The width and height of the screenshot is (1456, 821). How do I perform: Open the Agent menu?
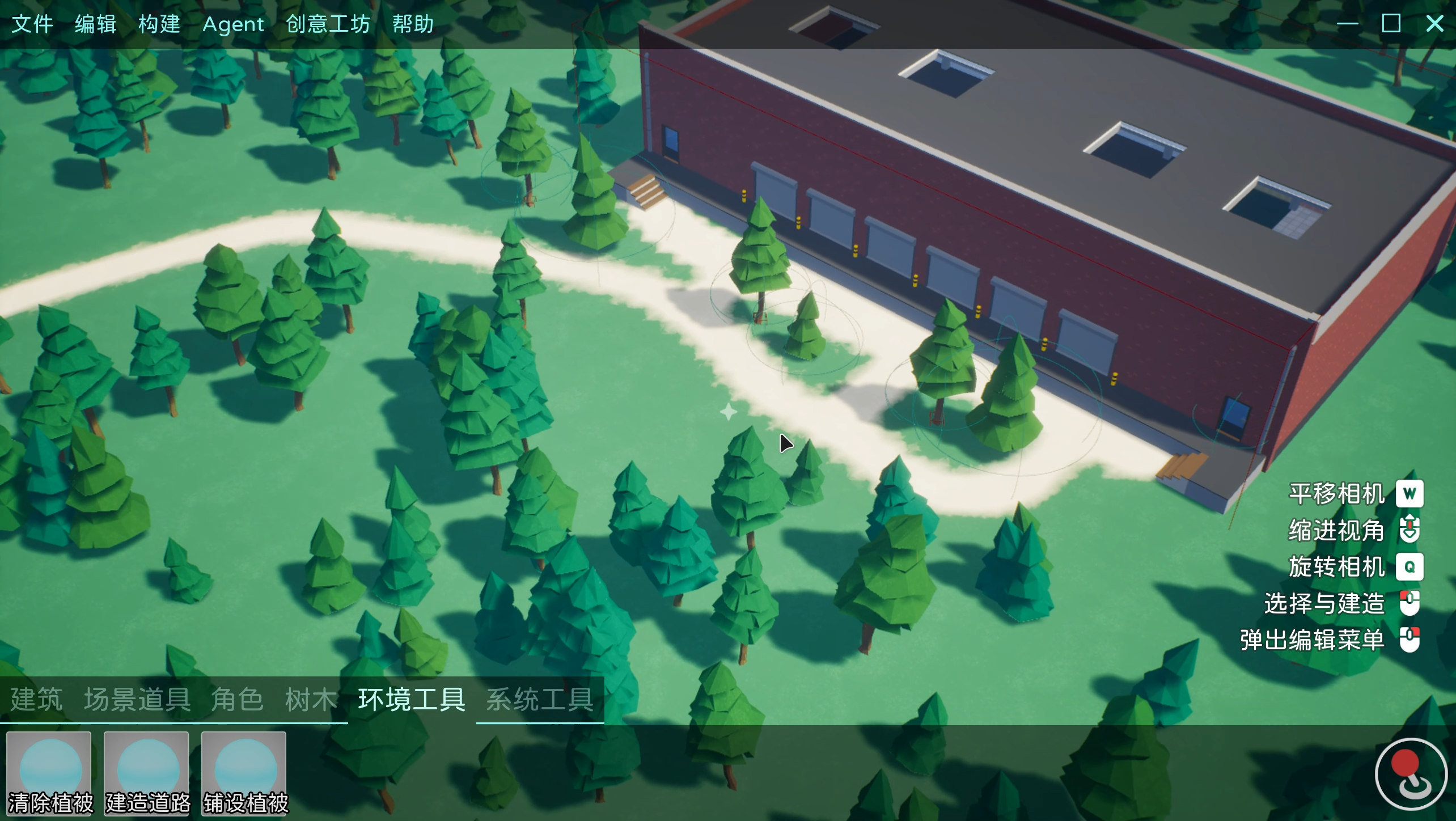(233, 24)
